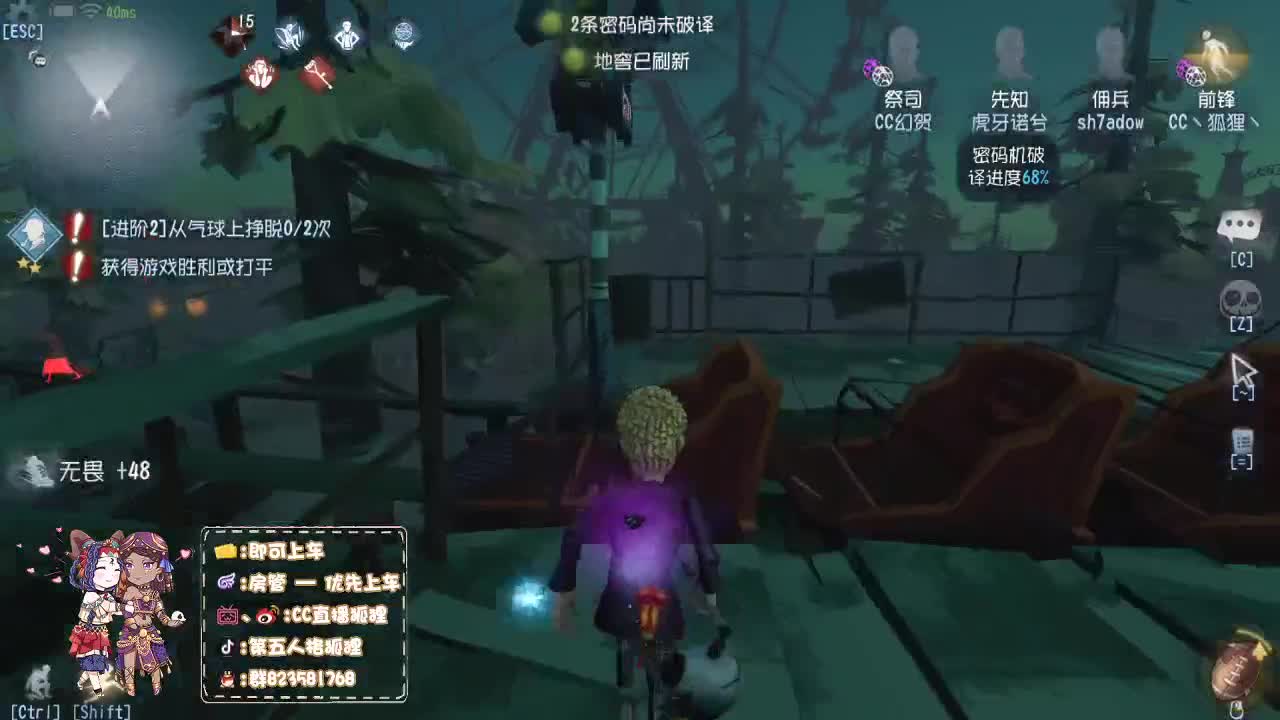Select the cursor mode icon labeled [~]
1280x720 pixels.
pos(1242,371)
